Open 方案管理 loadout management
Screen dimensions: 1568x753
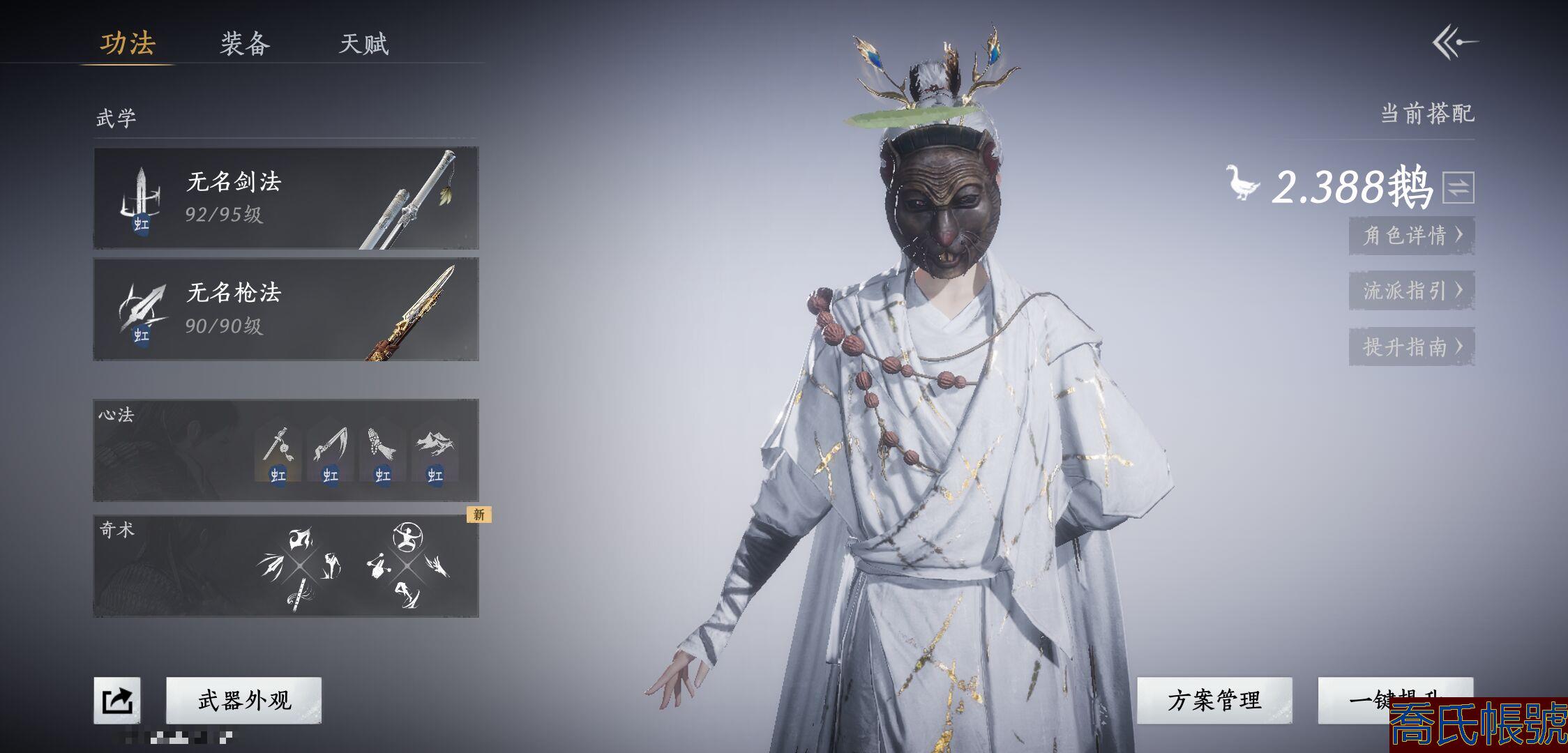click(x=1214, y=700)
